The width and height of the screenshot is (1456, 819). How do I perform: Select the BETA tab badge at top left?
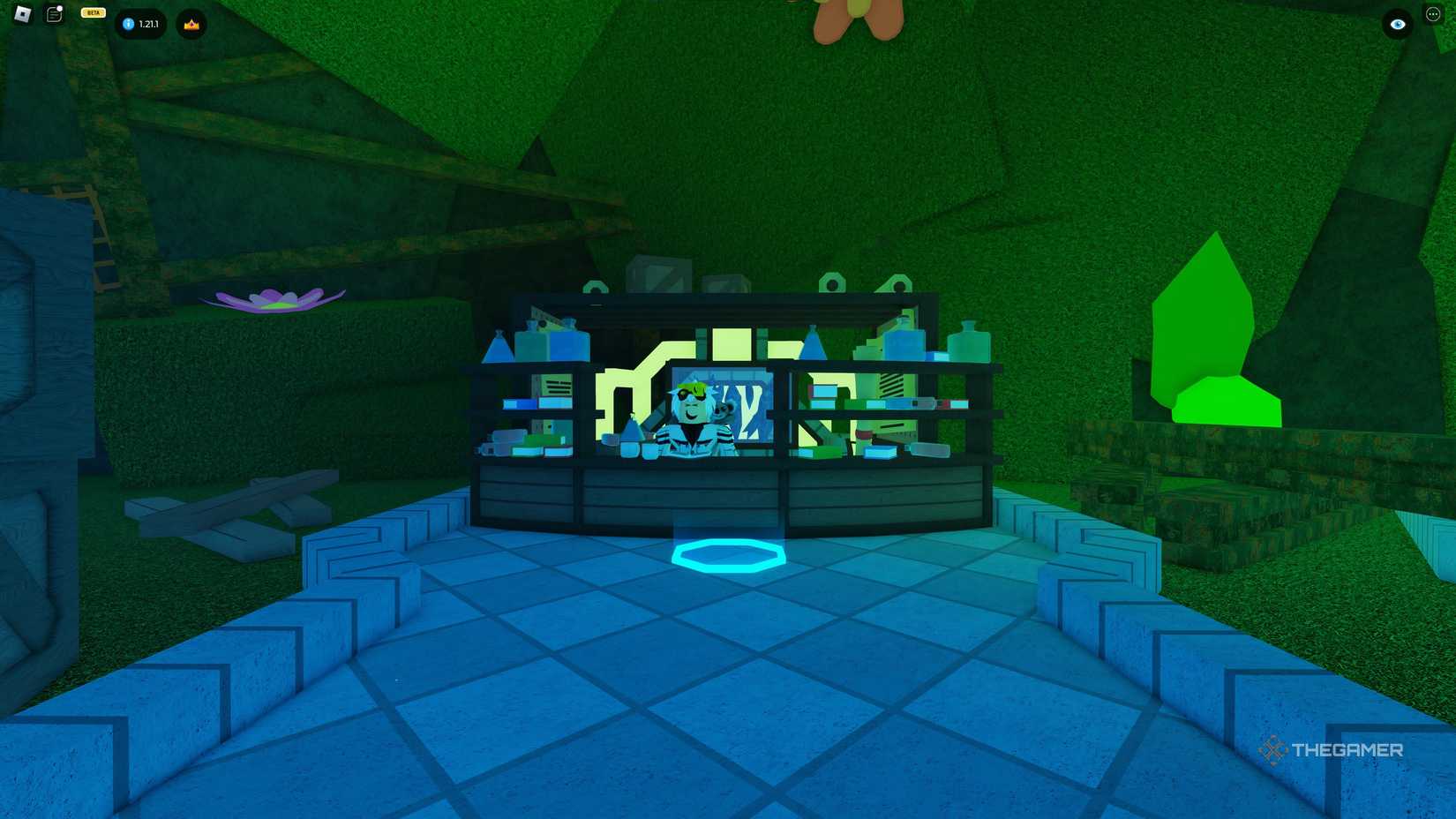point(91,12)
